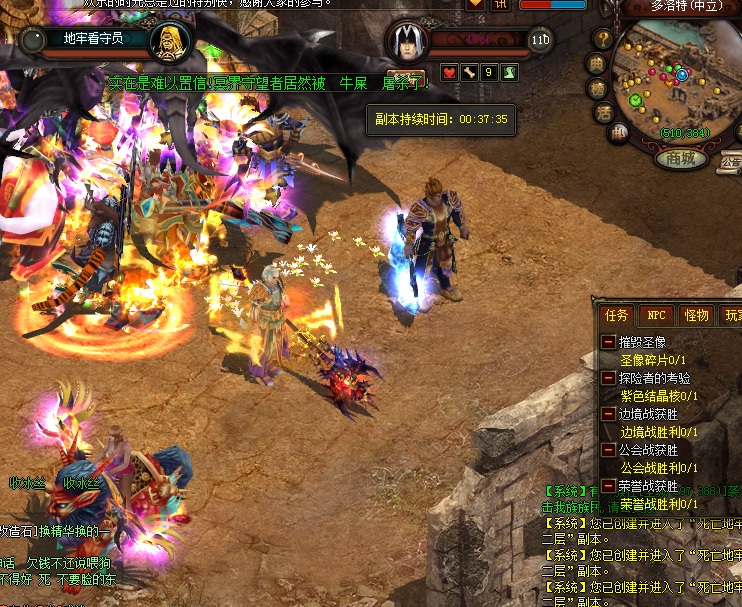Viewport: 742px width, 607px height.
Task: Collapse the 荣誉战获胜 quest entry
Action: (x=608, y=486)
